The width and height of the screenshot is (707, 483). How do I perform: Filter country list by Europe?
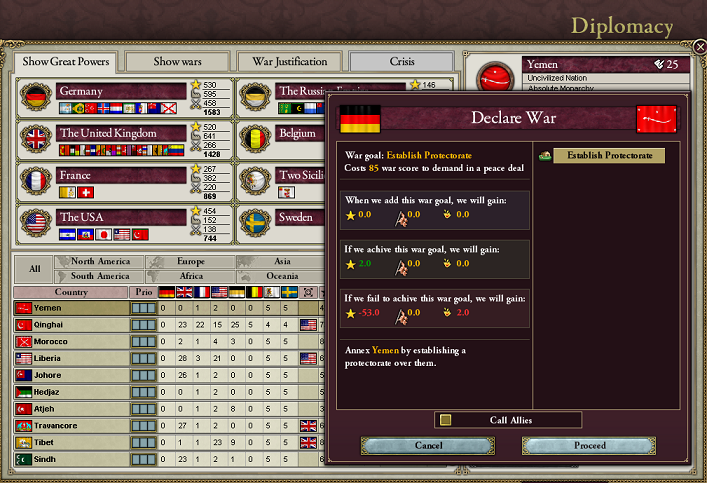[191, 262]
